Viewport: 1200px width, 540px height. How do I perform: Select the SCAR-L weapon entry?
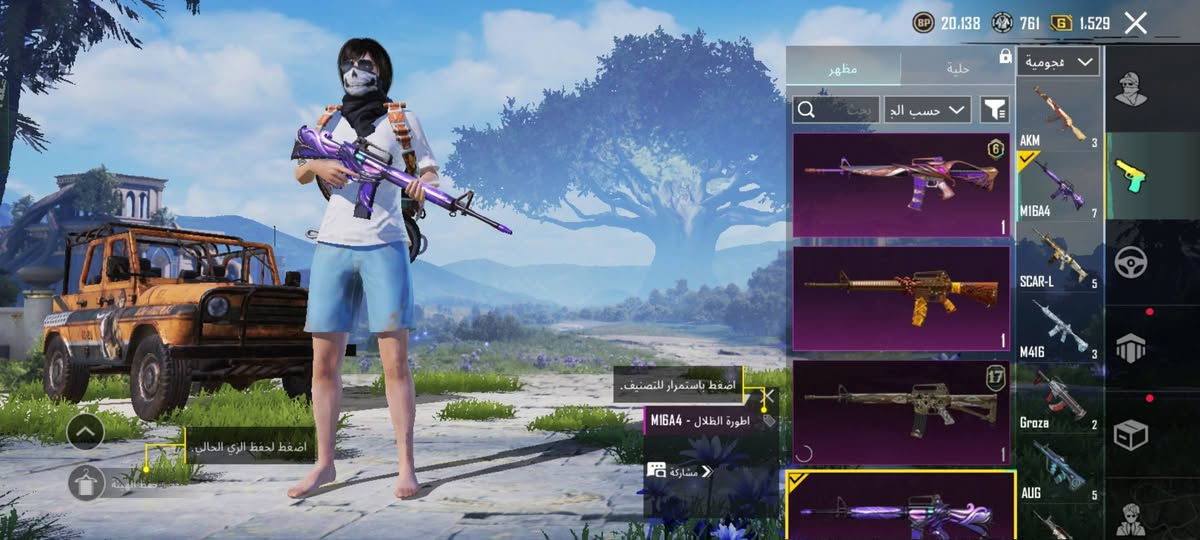1060,258
